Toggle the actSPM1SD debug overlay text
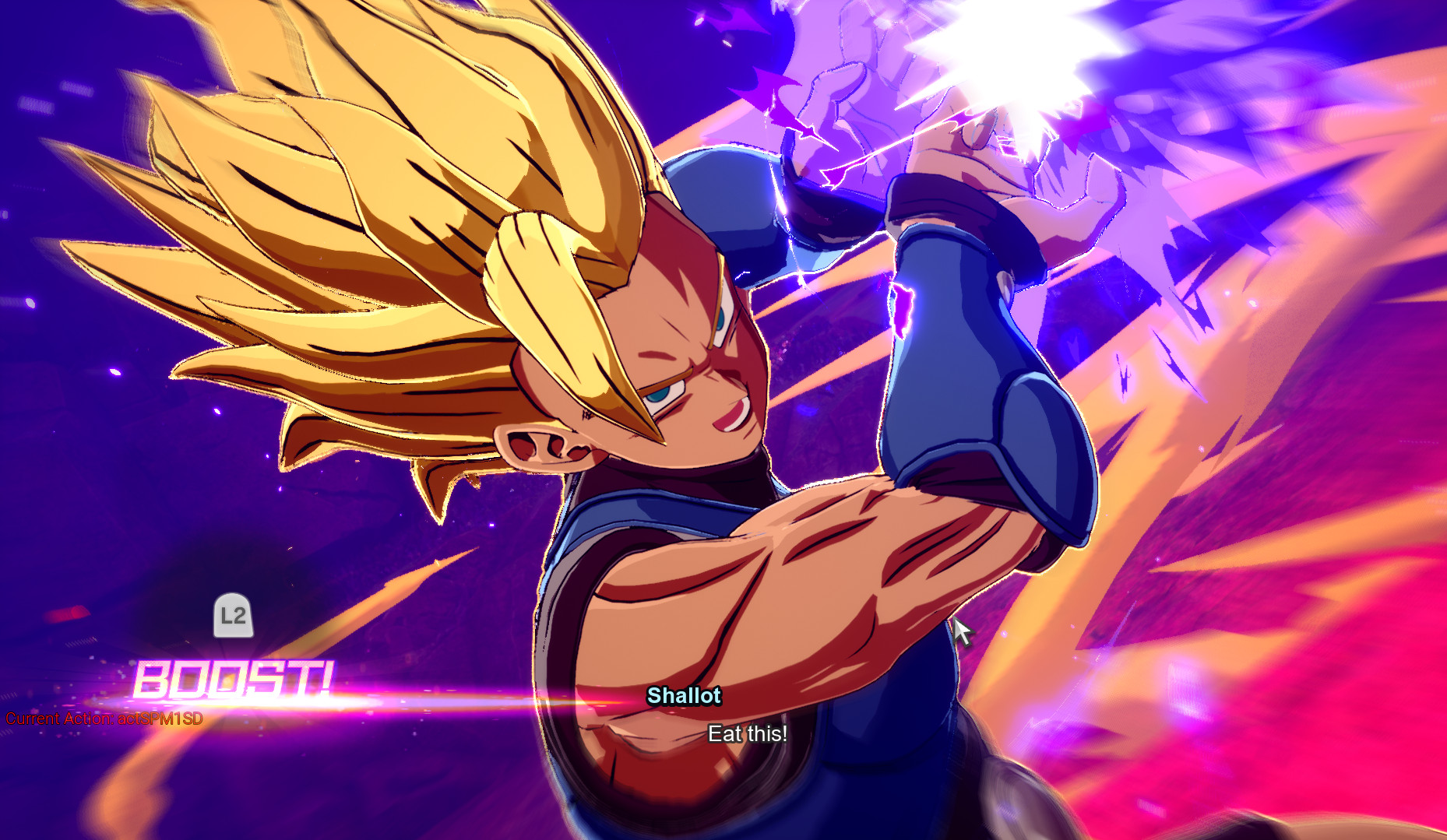1447x840 pixels. [x=160, y=719]
